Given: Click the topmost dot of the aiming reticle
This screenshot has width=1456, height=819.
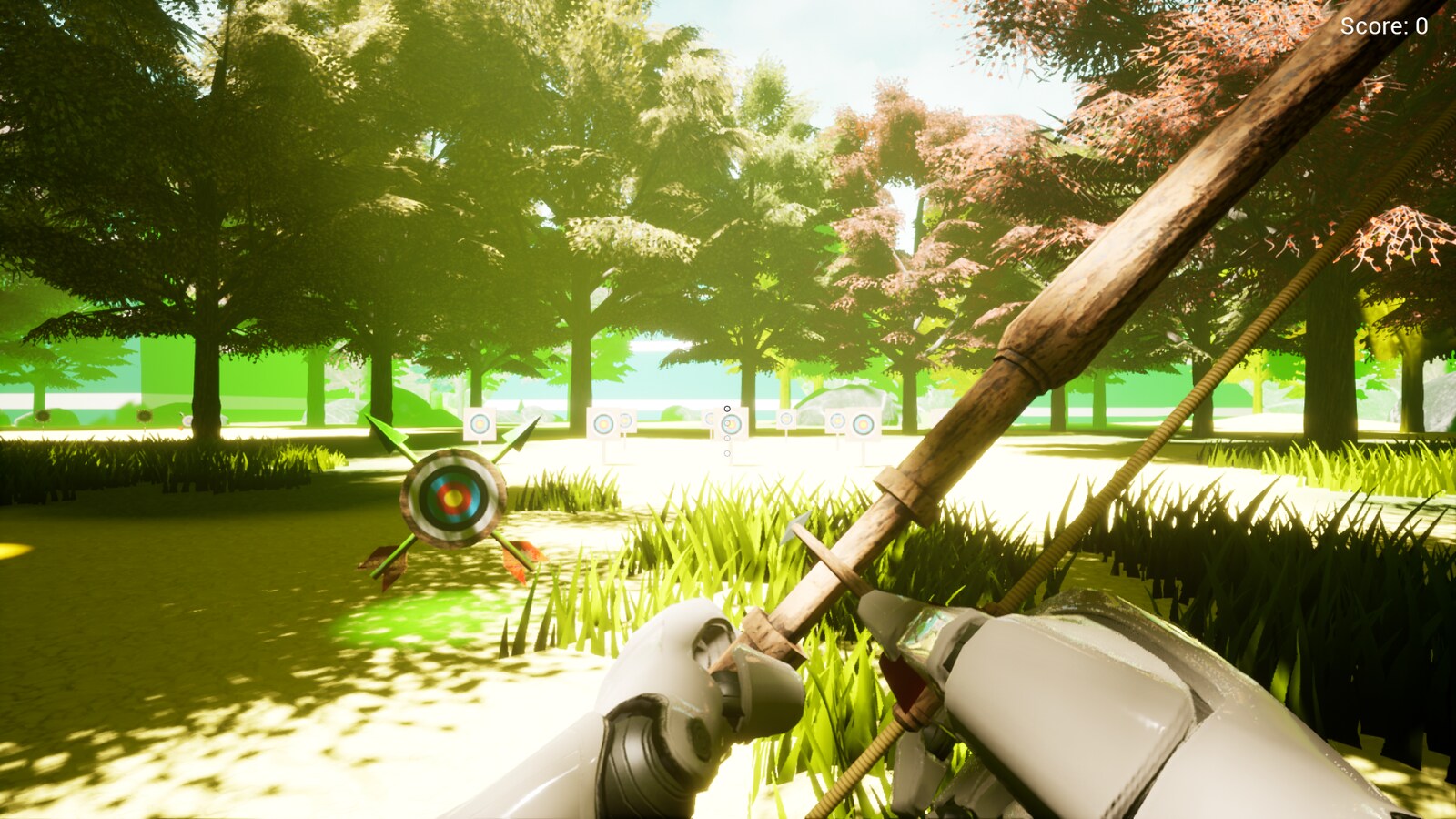Looking at the screenshot, I should click(x=726, y=409).
